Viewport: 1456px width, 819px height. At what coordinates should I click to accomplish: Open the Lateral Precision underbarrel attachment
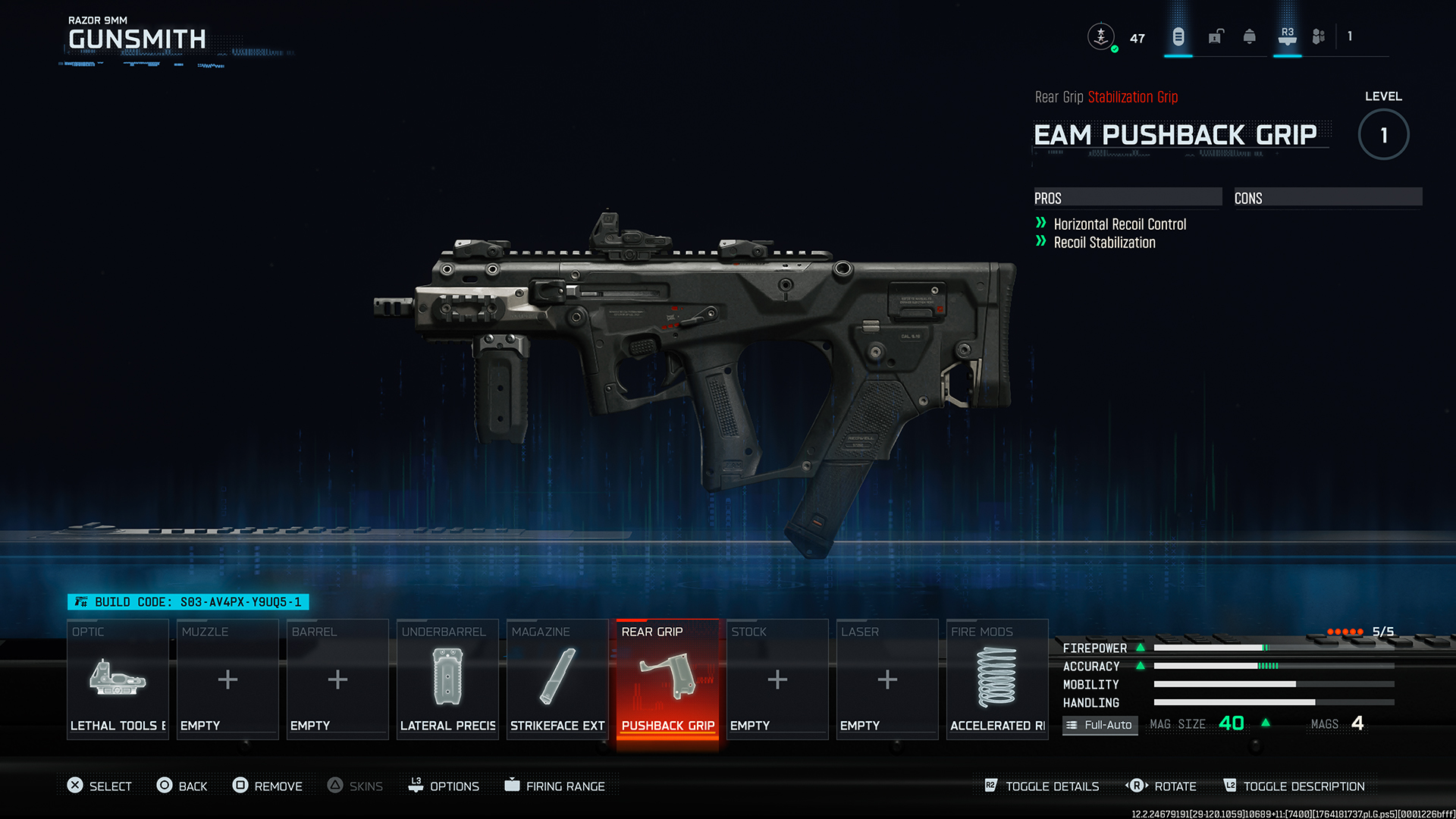click(447, 679)
